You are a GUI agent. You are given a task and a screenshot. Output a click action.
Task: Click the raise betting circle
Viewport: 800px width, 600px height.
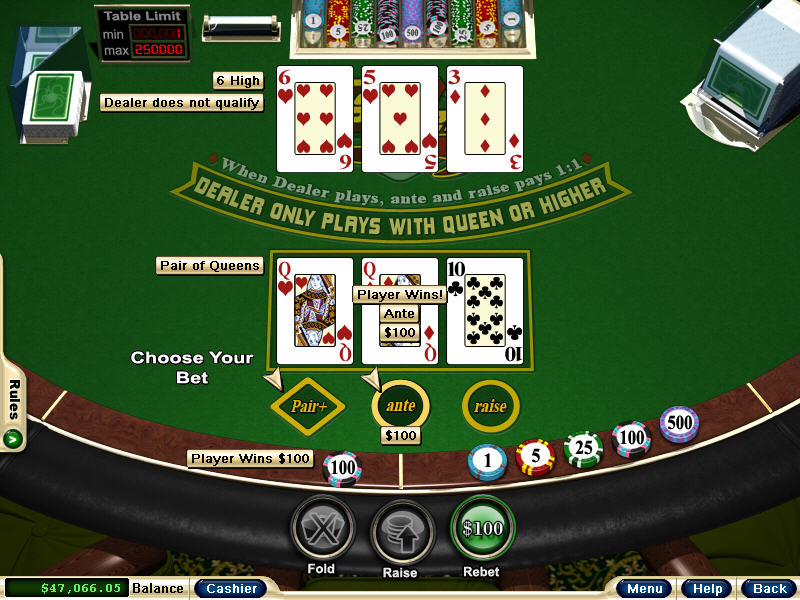(490, 406)
